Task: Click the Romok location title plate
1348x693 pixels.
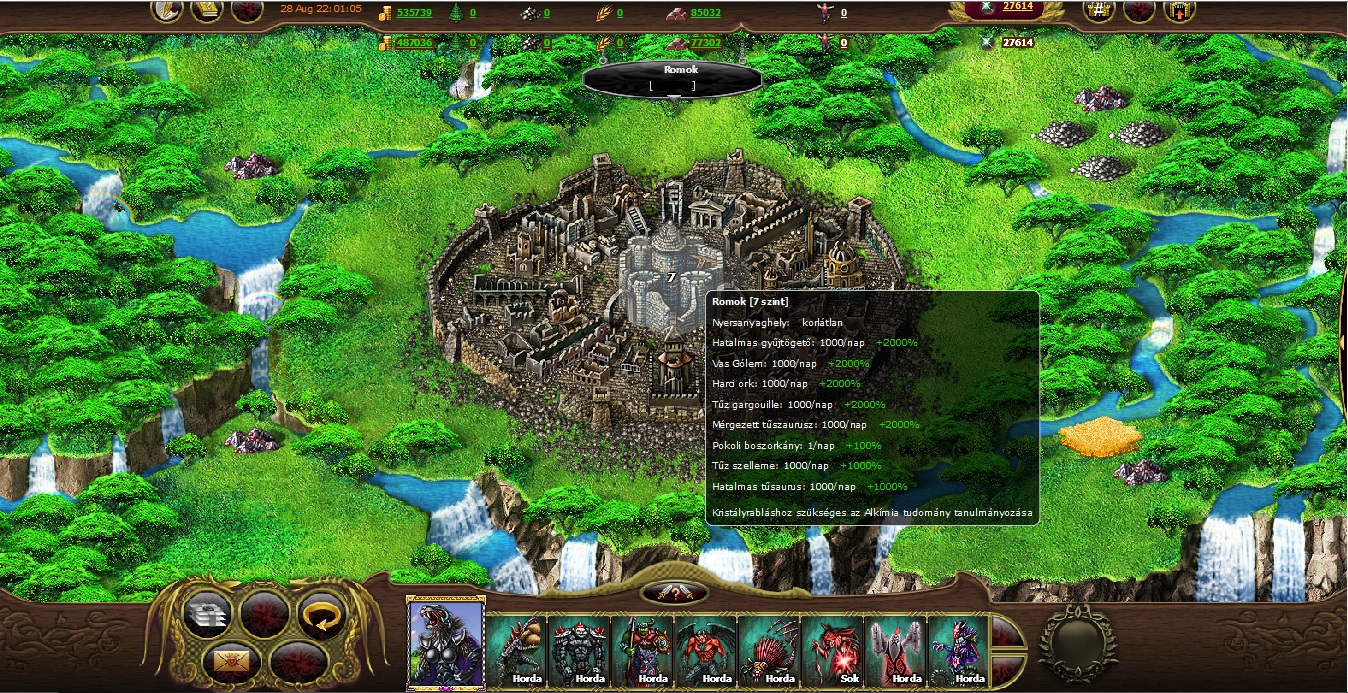Action: click(x=673, y=77)
